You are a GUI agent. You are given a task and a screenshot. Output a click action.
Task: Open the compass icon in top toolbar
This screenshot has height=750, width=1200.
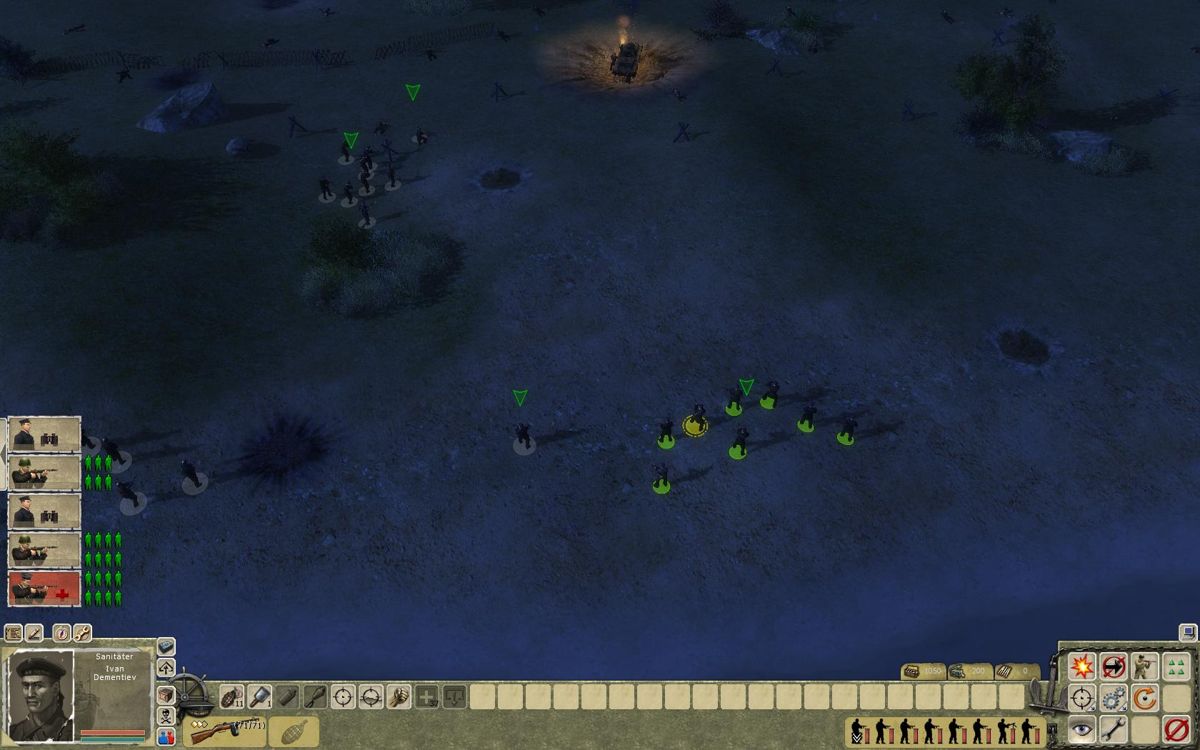tap(62, 633)
